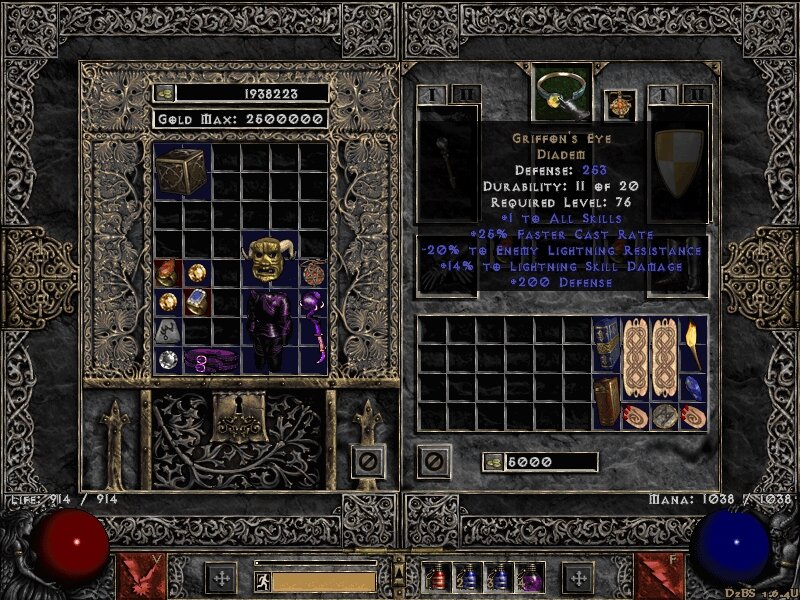The image size is (800, 600).
Task: Select the blue tome in the inventory
Action: tap(606, 345)
